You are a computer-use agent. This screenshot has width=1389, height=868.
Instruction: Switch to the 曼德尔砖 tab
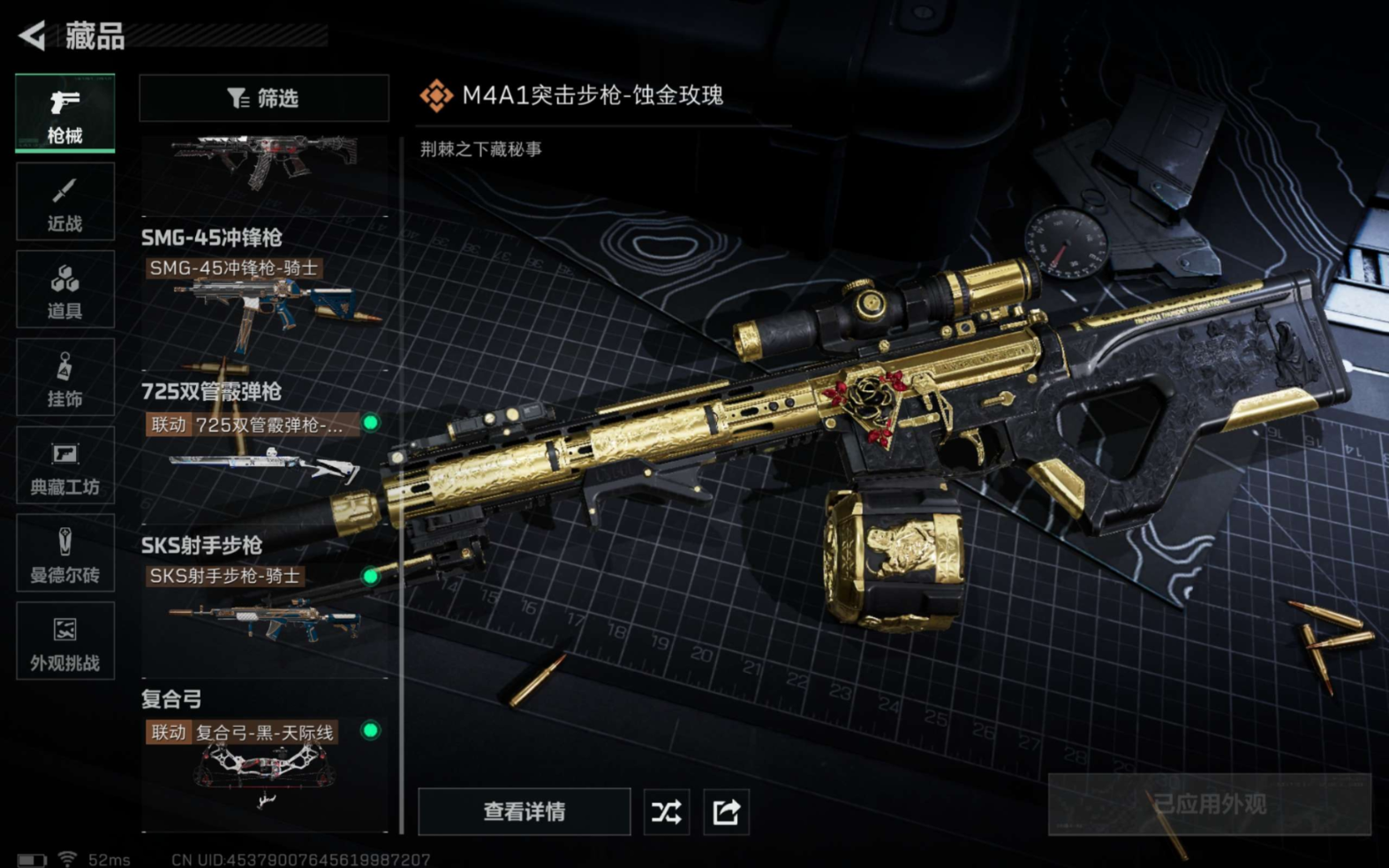point(64,554)
